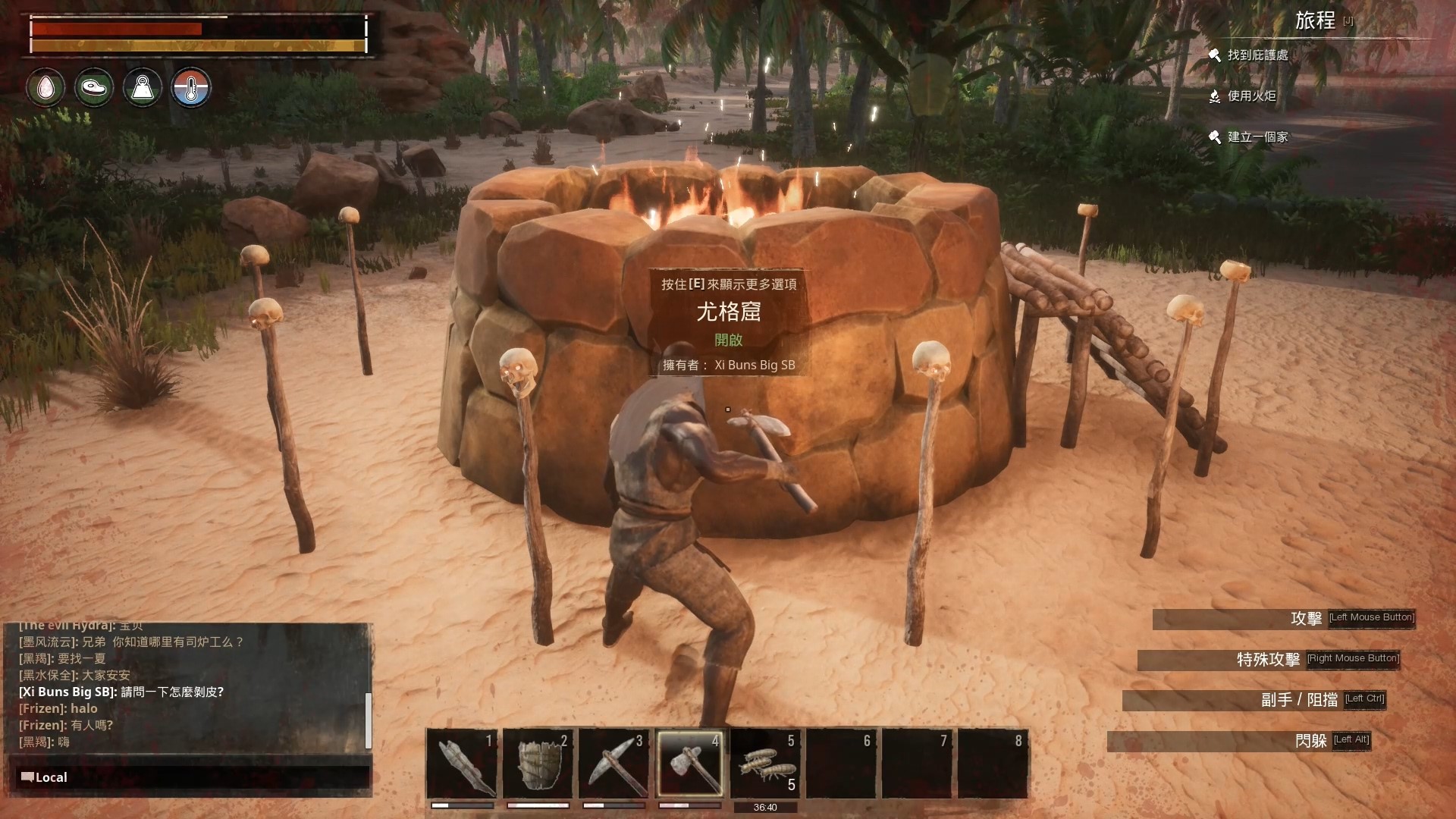1456x819 pixels.
Task: Choose the 開啟 open option on 尤格窟
Action: click(x=728, y=340)
